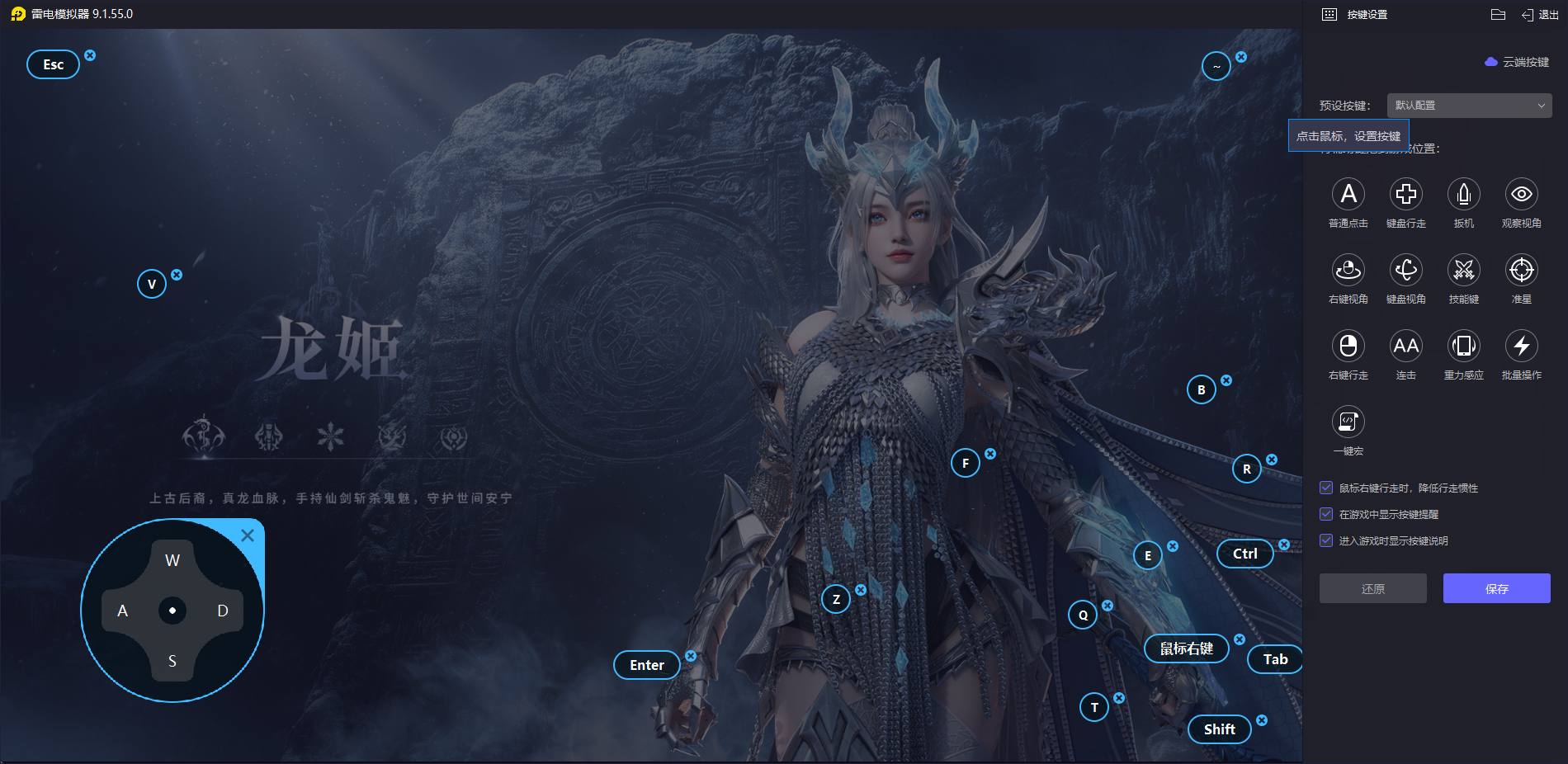1568x764 pixels.
Task: Remove the WASD movement wheel mapping
Action: [x=247, y=535]
